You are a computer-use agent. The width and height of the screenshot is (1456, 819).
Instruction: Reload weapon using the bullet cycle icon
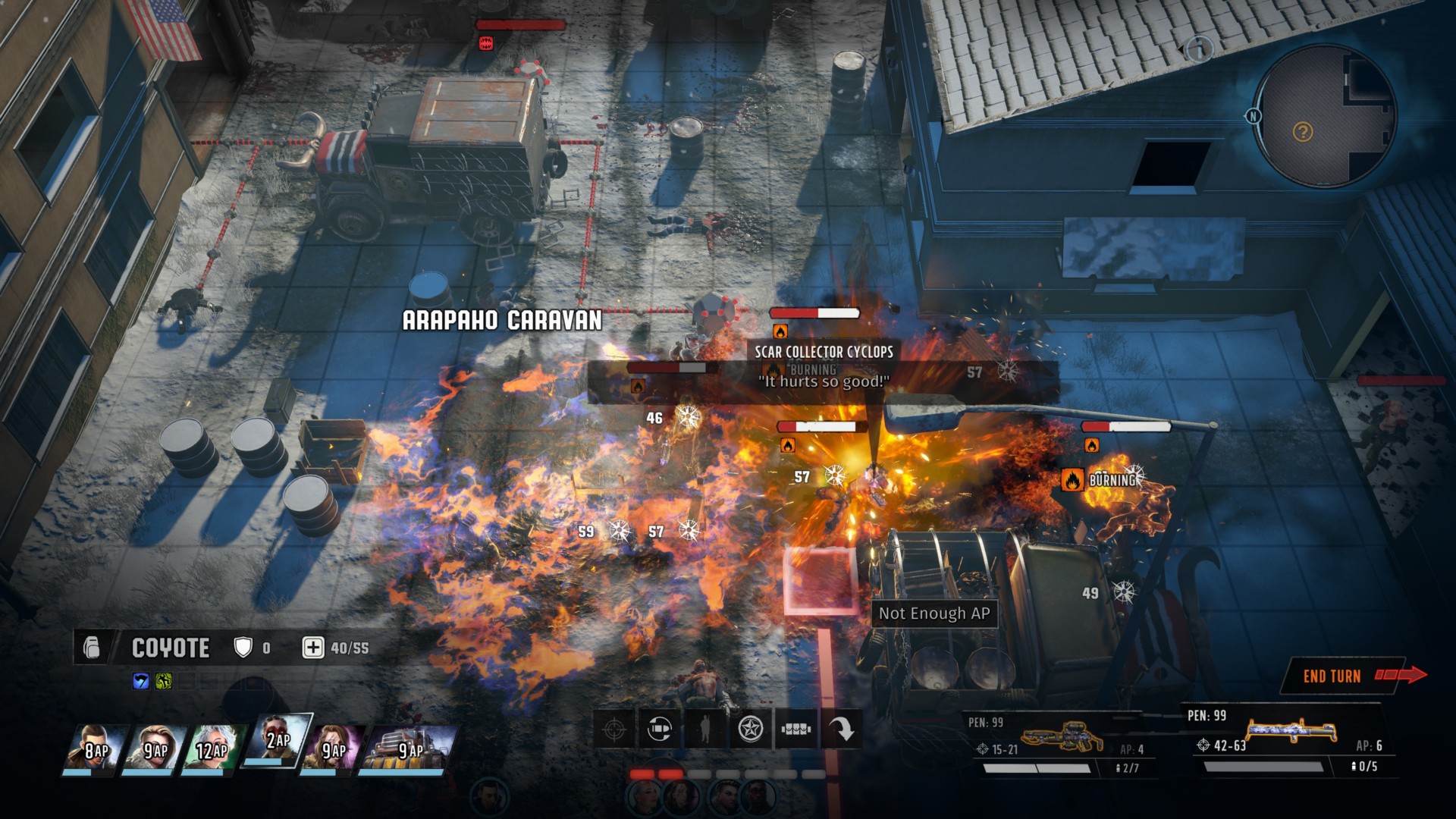(660, 730)
